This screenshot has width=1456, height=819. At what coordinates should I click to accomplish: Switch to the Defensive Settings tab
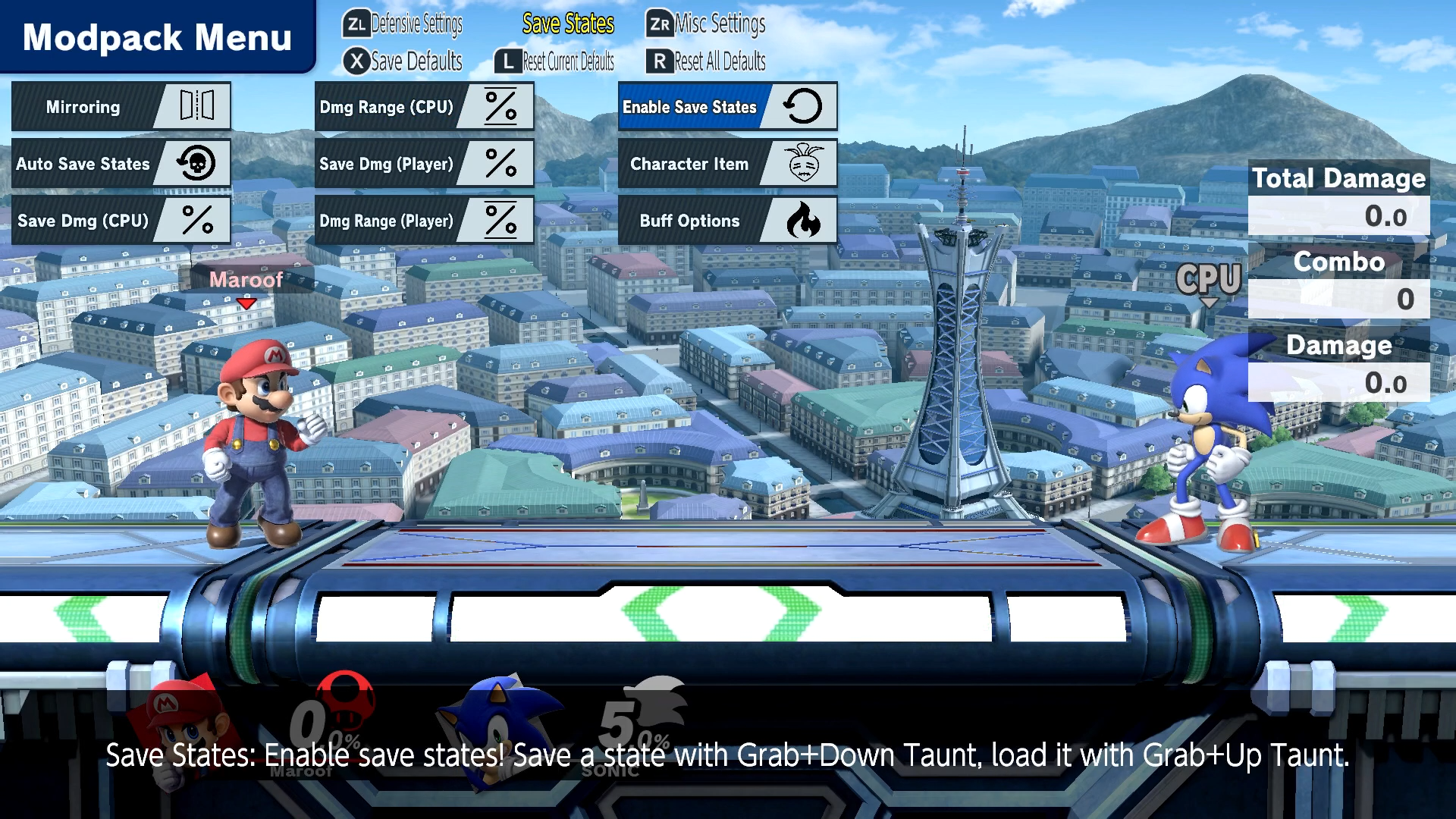coord(403,24)
